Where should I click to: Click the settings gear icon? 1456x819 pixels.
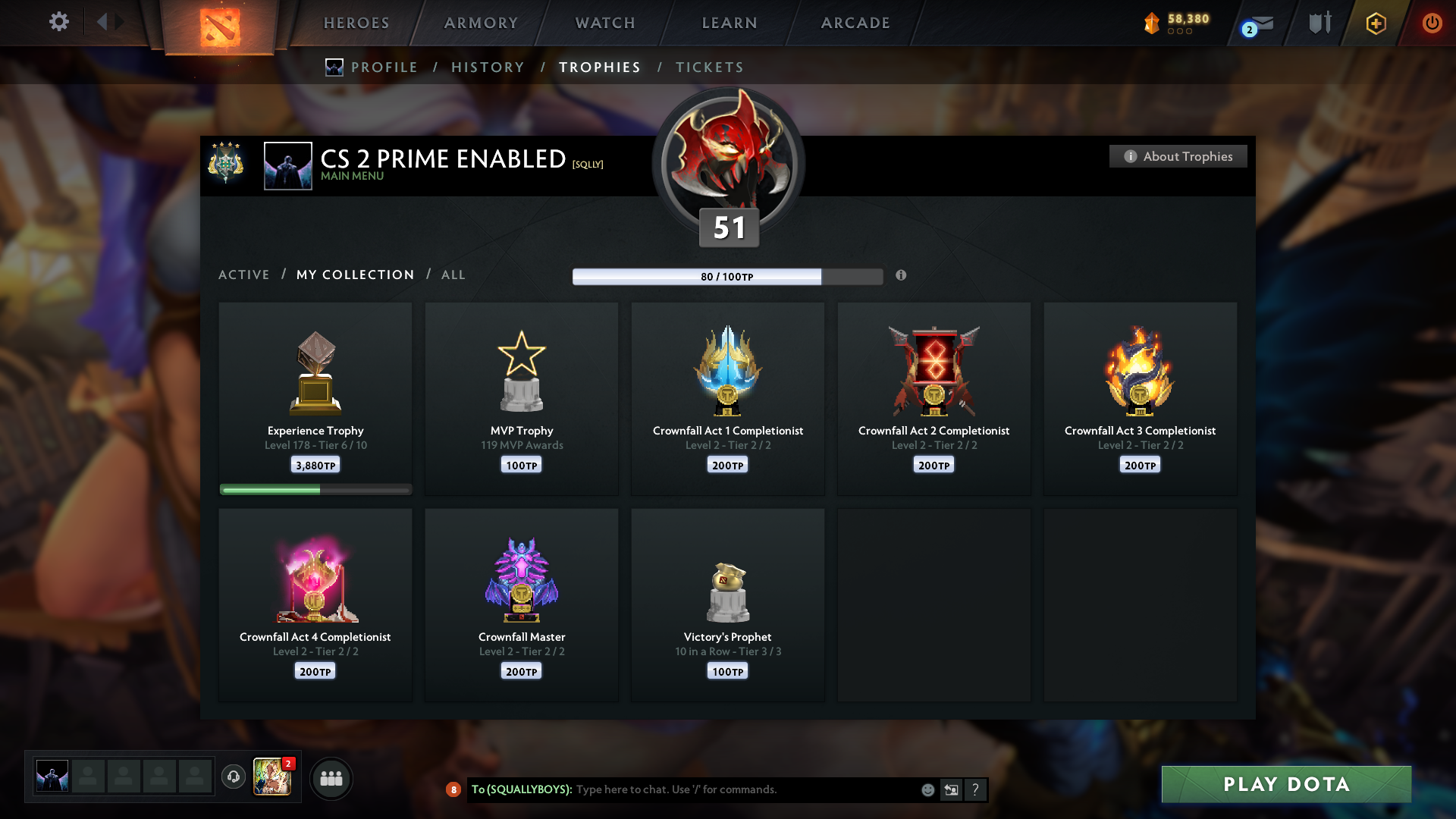click(x=58, y=22)
